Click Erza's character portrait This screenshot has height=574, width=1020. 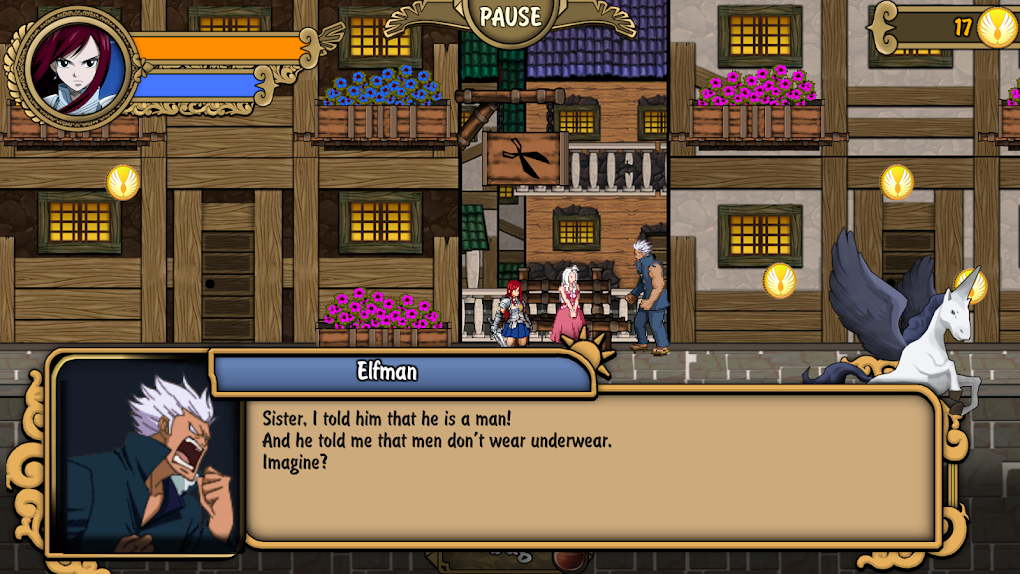tap(78, 67)
